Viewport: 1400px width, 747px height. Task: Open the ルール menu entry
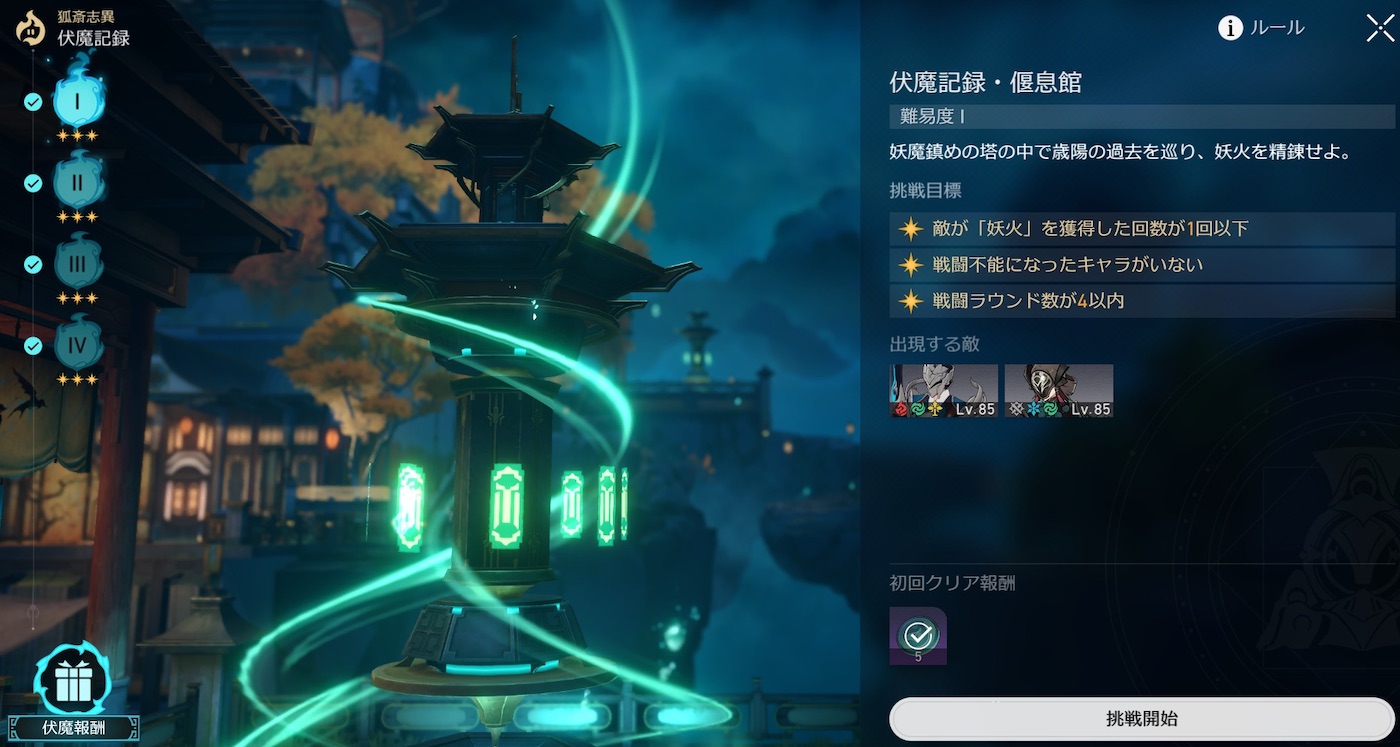point(1277,28)
